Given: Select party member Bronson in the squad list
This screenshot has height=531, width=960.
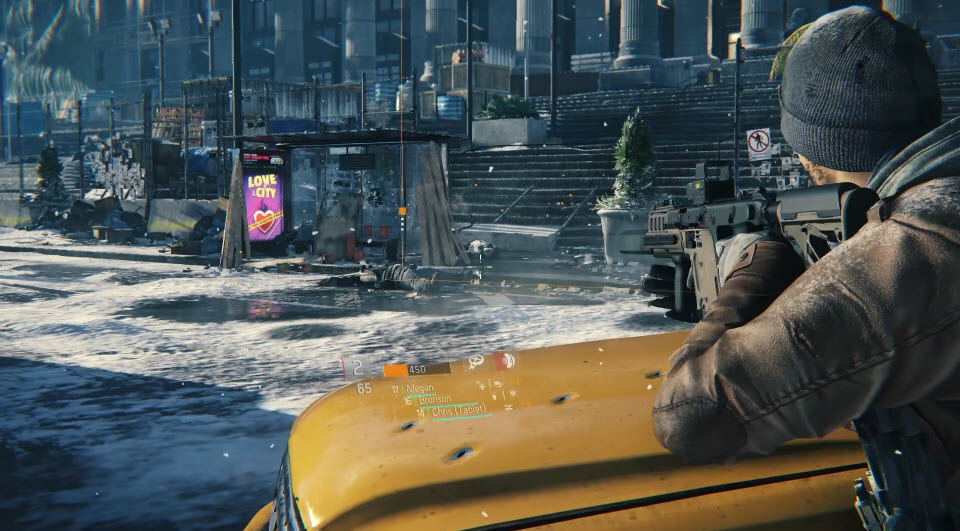Looking at the screenshot, I should point(434,400).
